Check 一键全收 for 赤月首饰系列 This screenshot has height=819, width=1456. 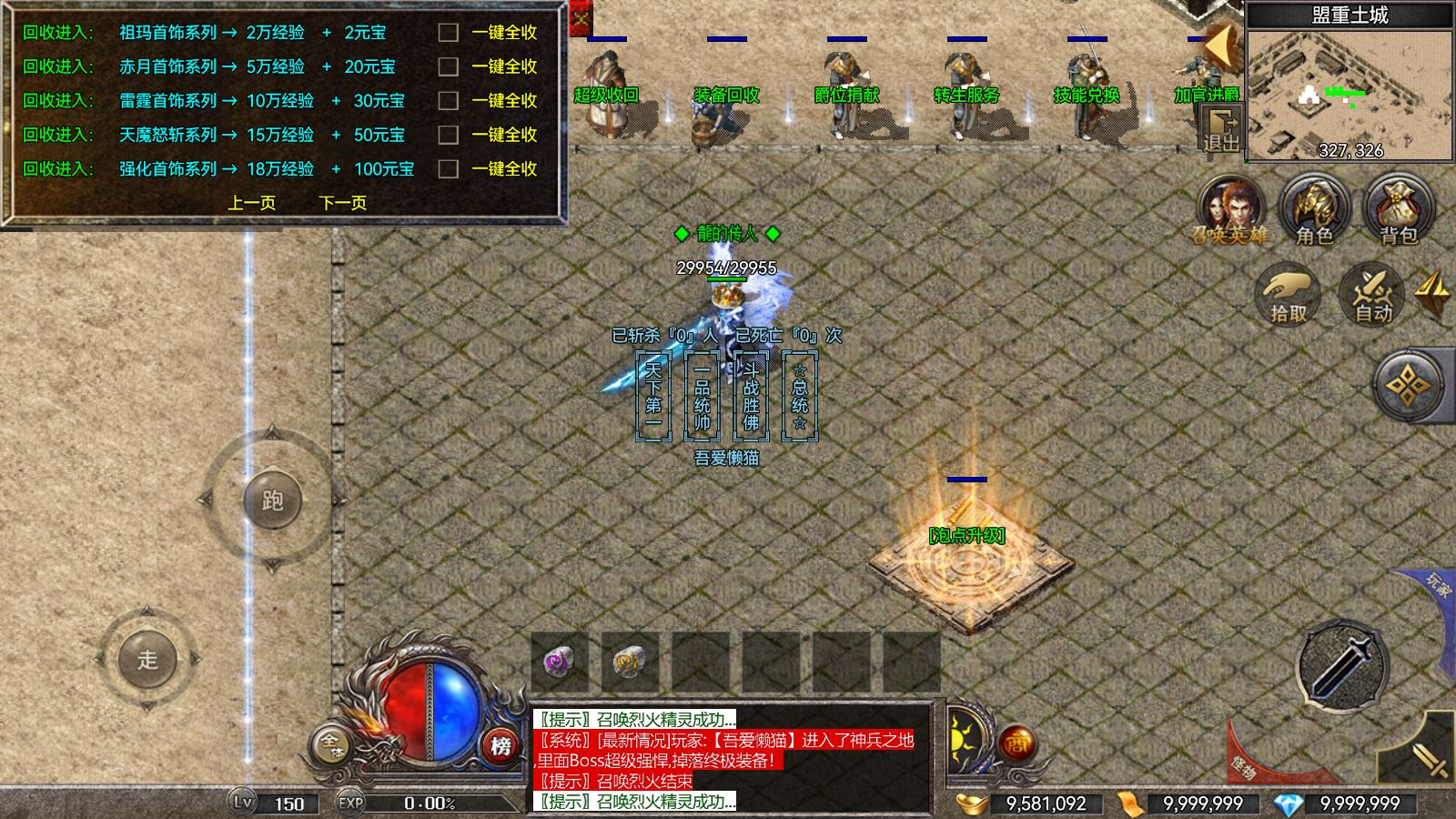(447, 66)
